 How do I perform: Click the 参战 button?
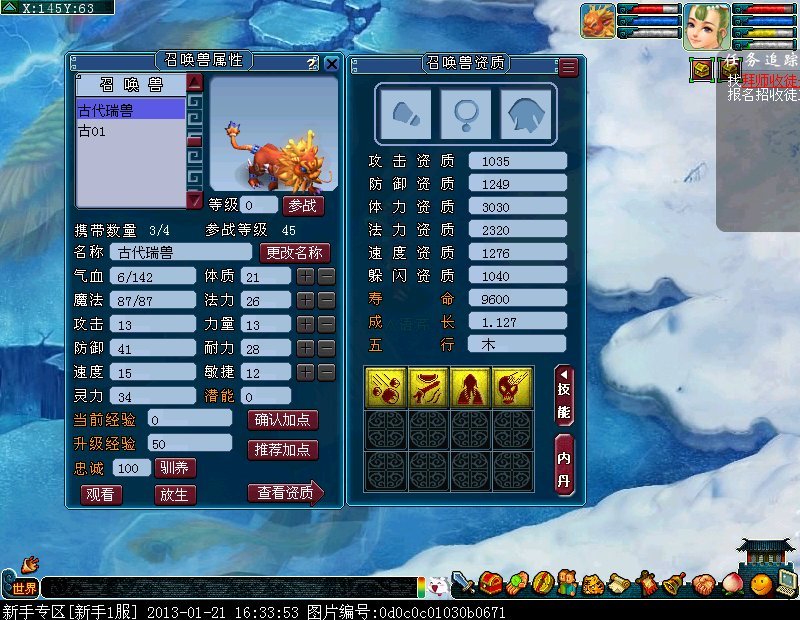[x=303, y=205]
